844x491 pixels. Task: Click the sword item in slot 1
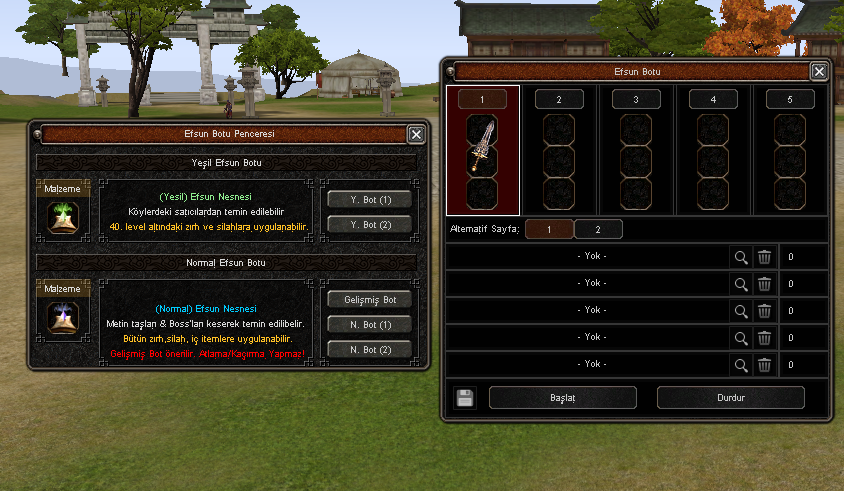click(x=483, y=146)
